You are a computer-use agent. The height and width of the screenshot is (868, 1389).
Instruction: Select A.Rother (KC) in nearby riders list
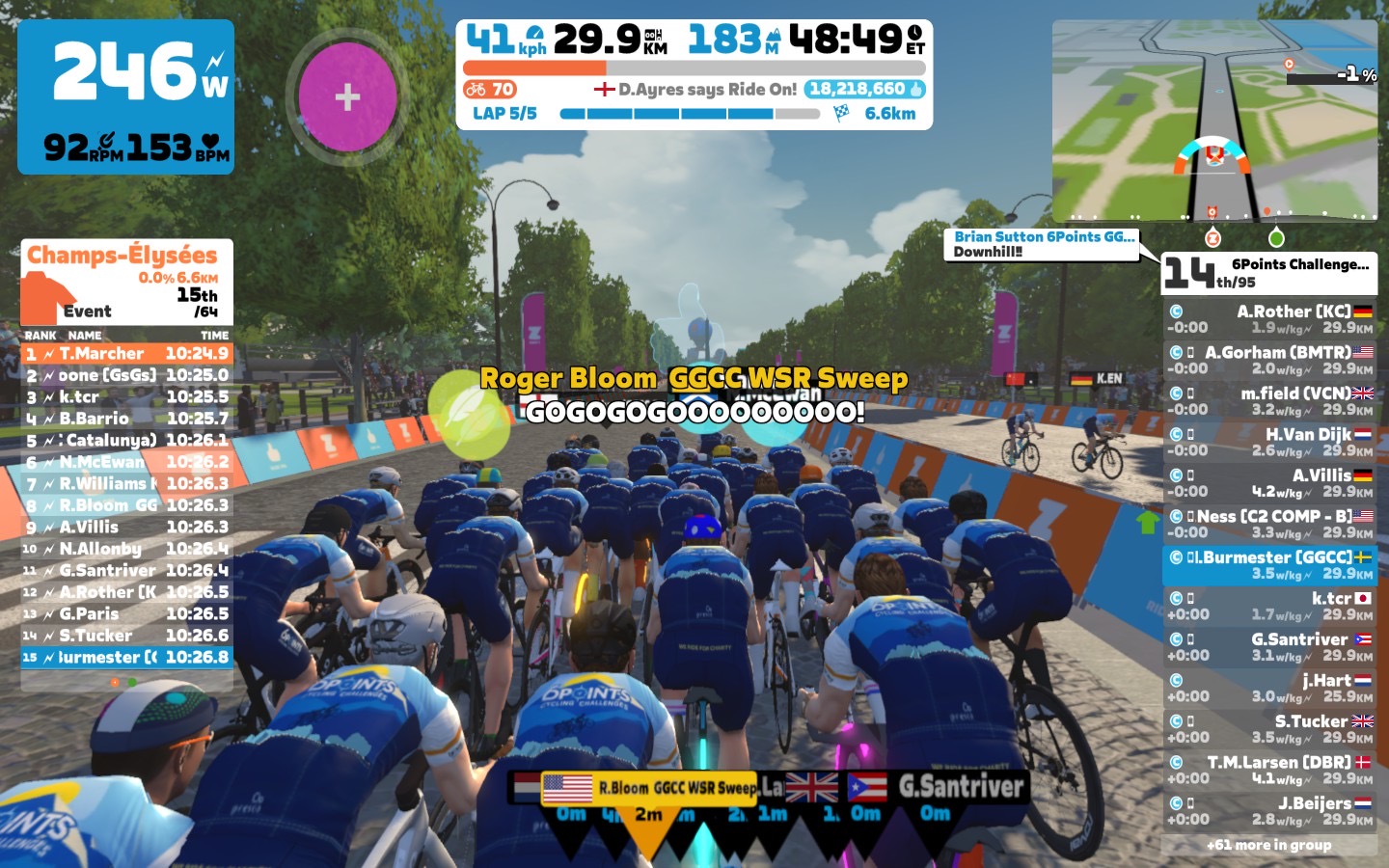(1269, 319)
